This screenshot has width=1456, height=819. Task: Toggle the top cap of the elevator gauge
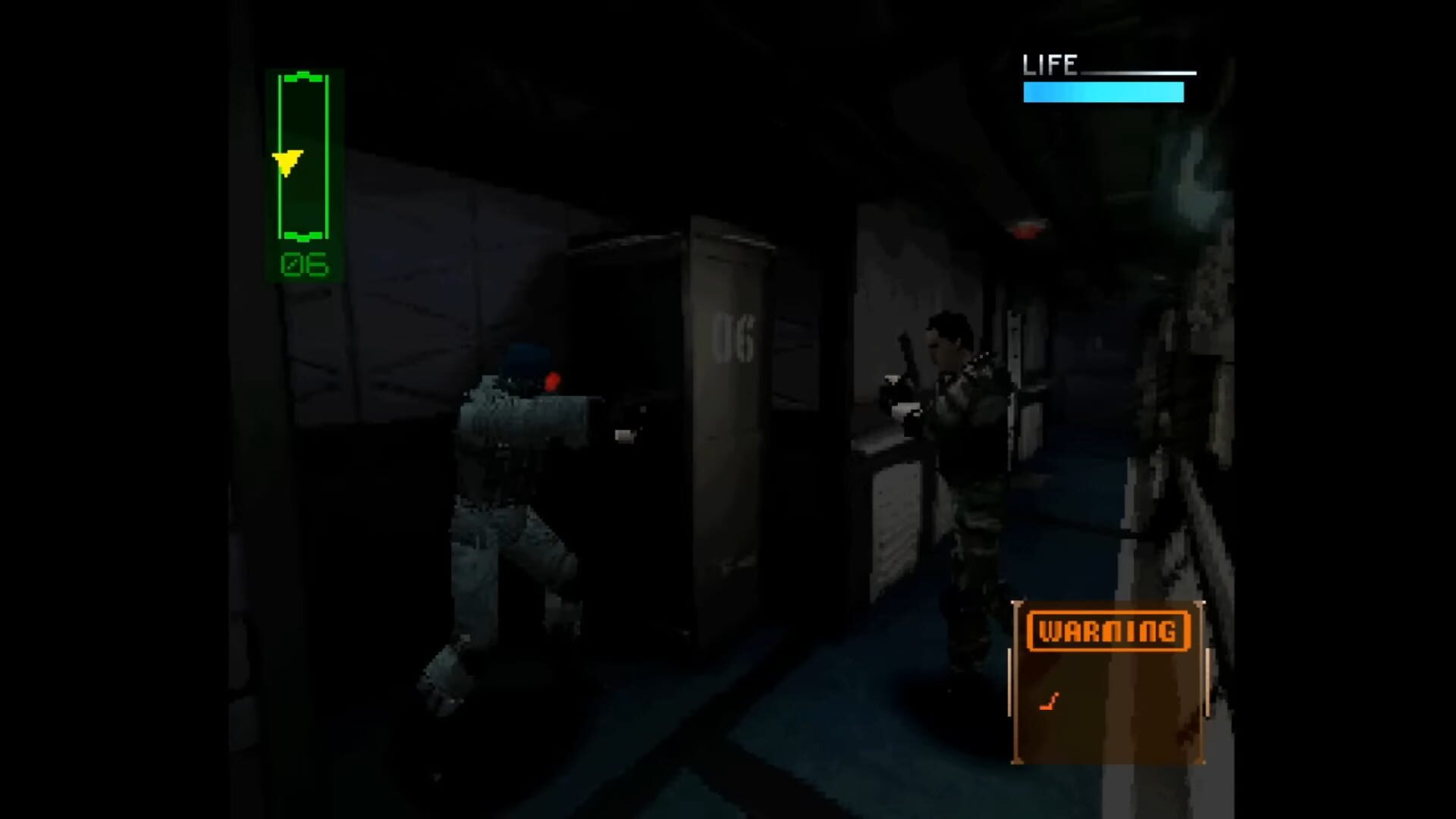tap(303, 76)
